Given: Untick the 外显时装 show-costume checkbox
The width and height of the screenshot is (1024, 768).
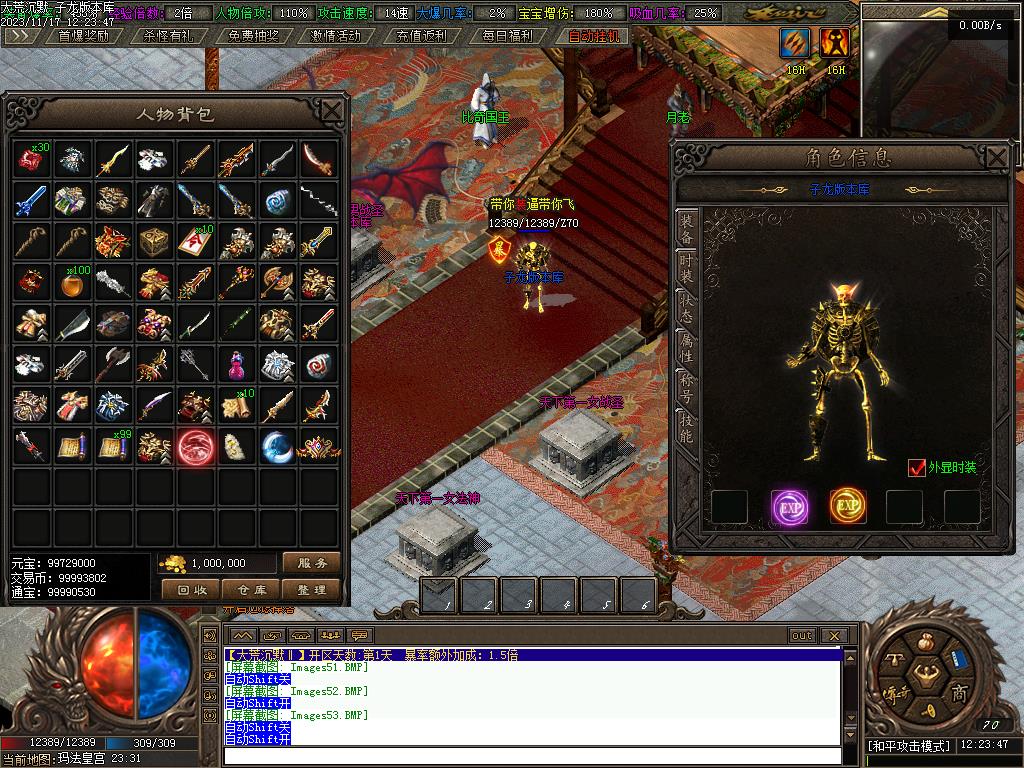Looking at the screenshot, I should pos(916,468).
